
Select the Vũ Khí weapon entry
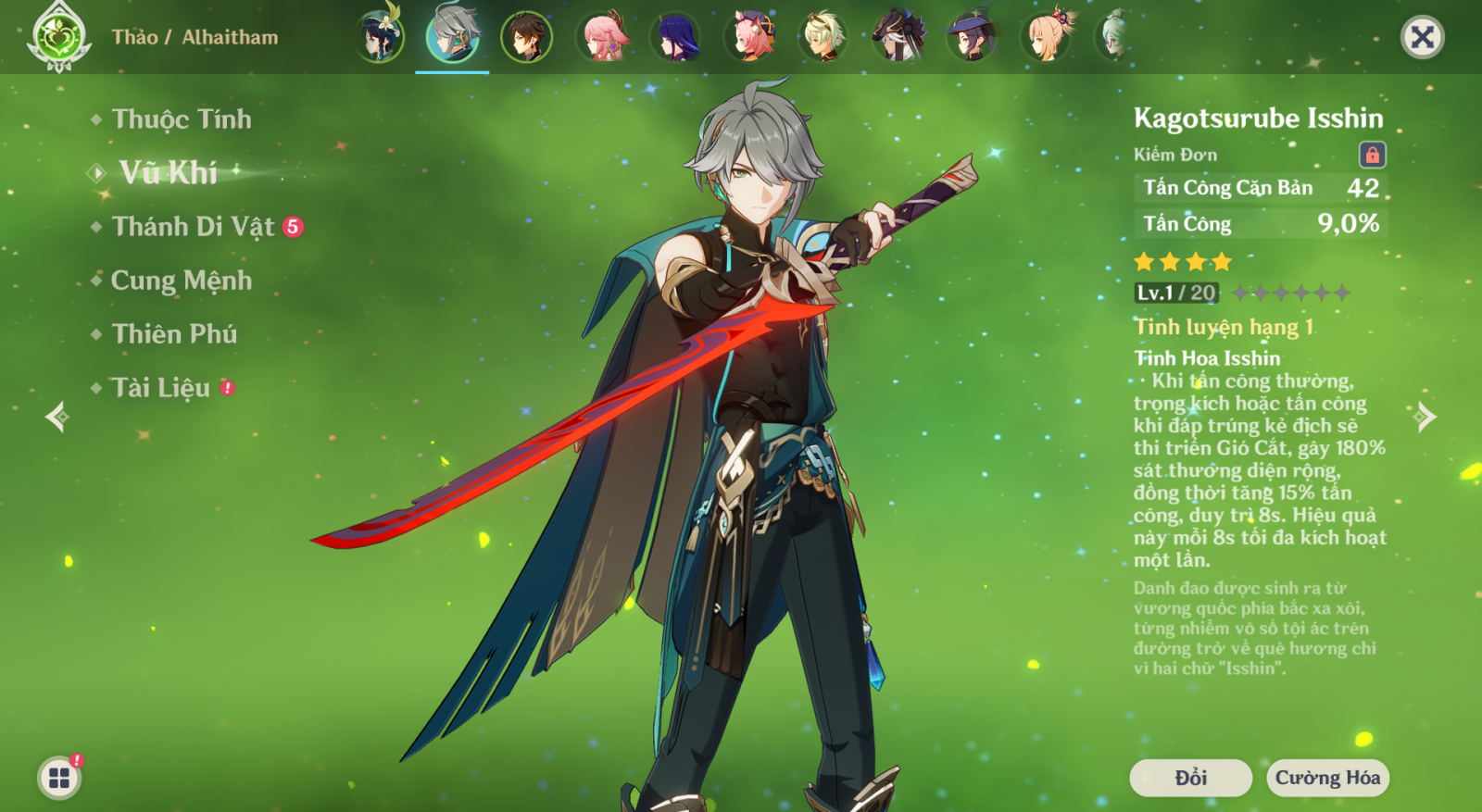pyautogui.click(x=168, y=172)
